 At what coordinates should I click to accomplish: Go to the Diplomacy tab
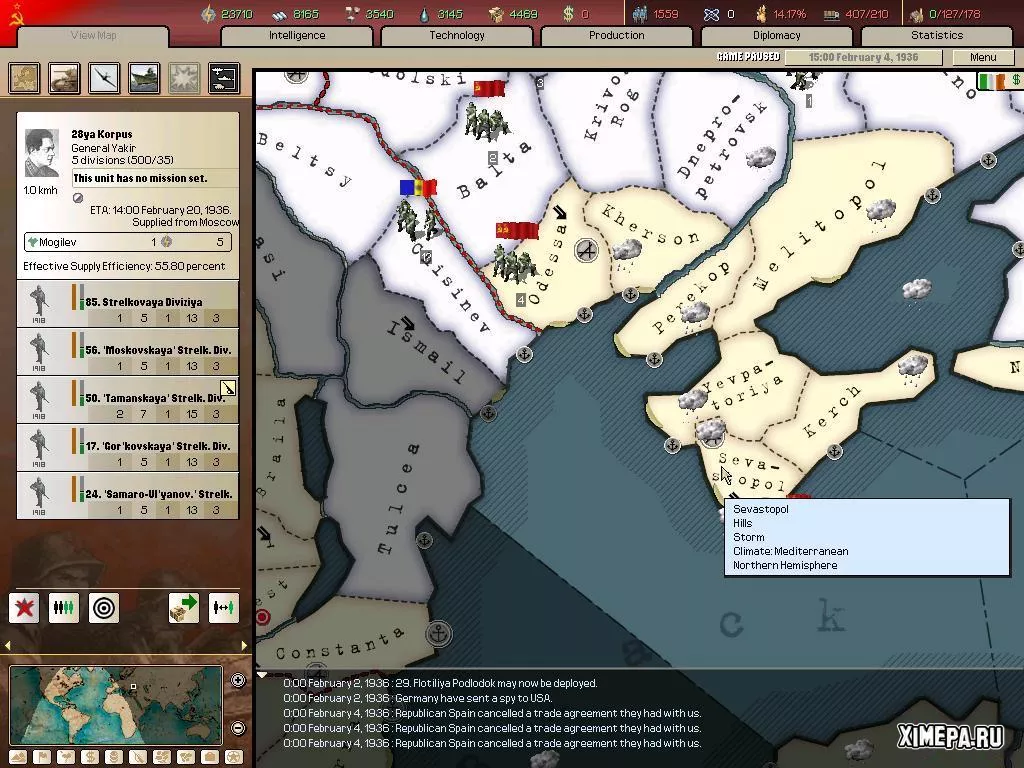[x=777, y=35]
